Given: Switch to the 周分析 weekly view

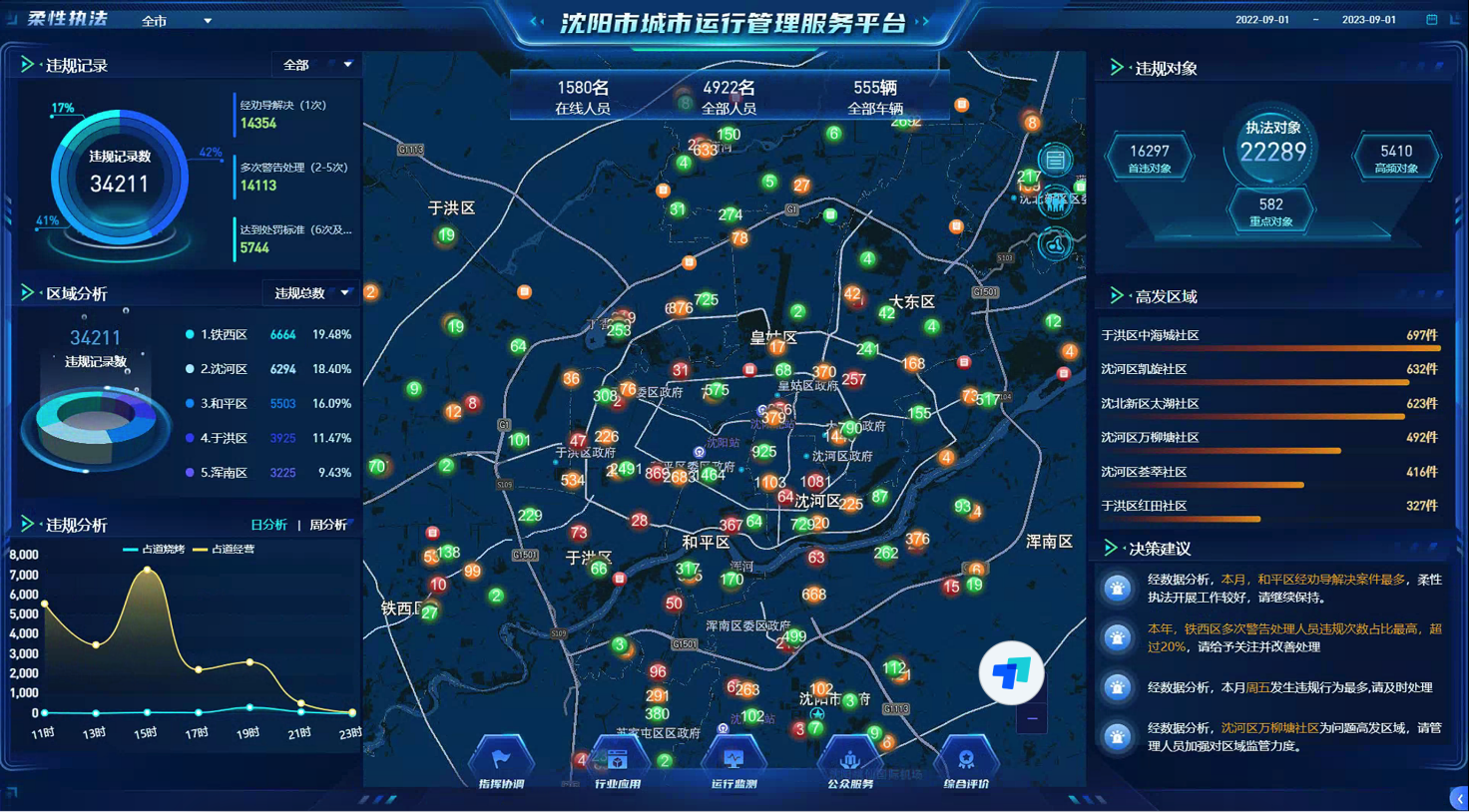Looking at the screenshot, I should point(328,525).
